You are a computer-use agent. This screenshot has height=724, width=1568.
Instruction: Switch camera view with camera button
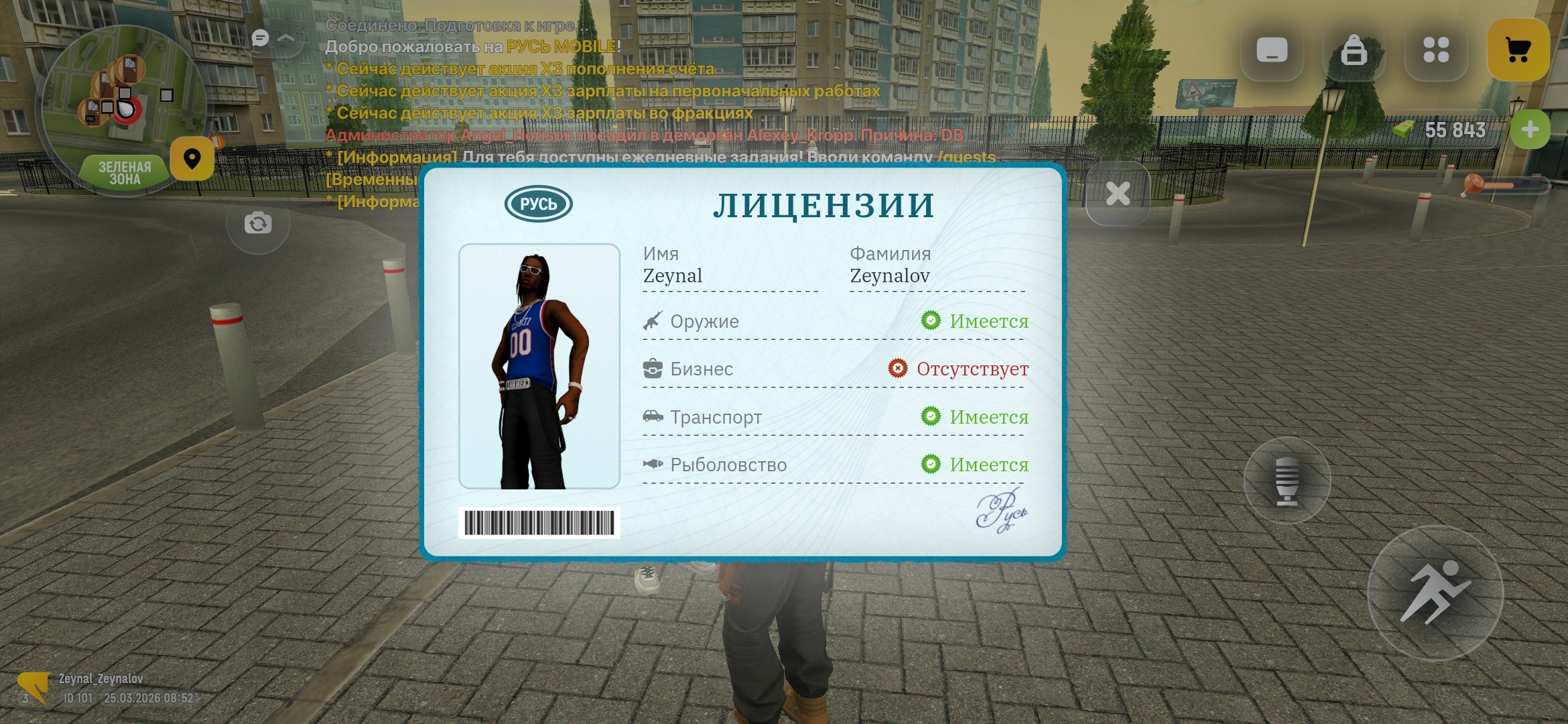coord(258,223)
